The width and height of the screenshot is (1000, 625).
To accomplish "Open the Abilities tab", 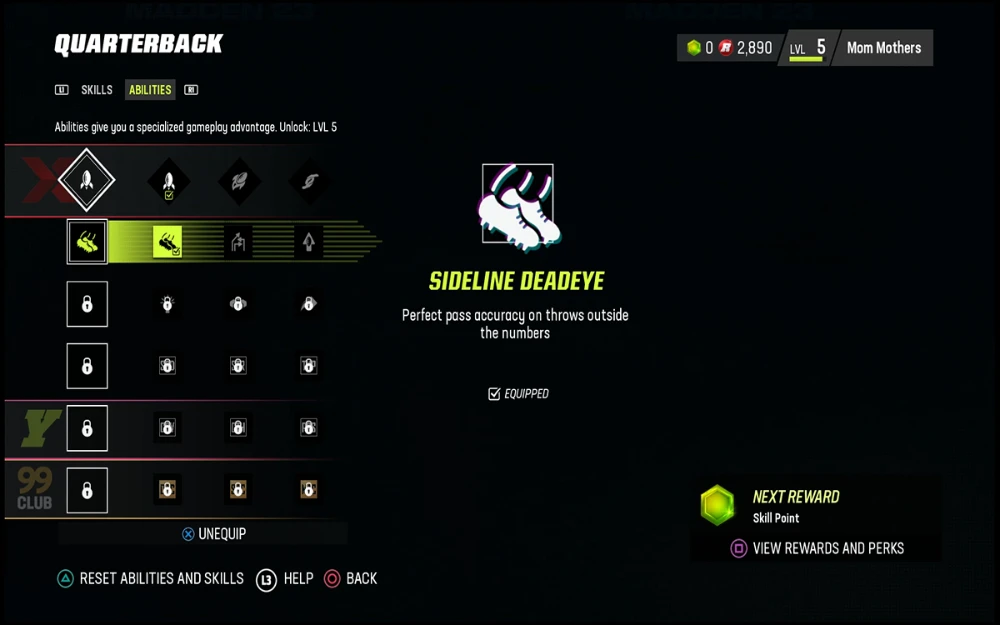I will [150, 90].
